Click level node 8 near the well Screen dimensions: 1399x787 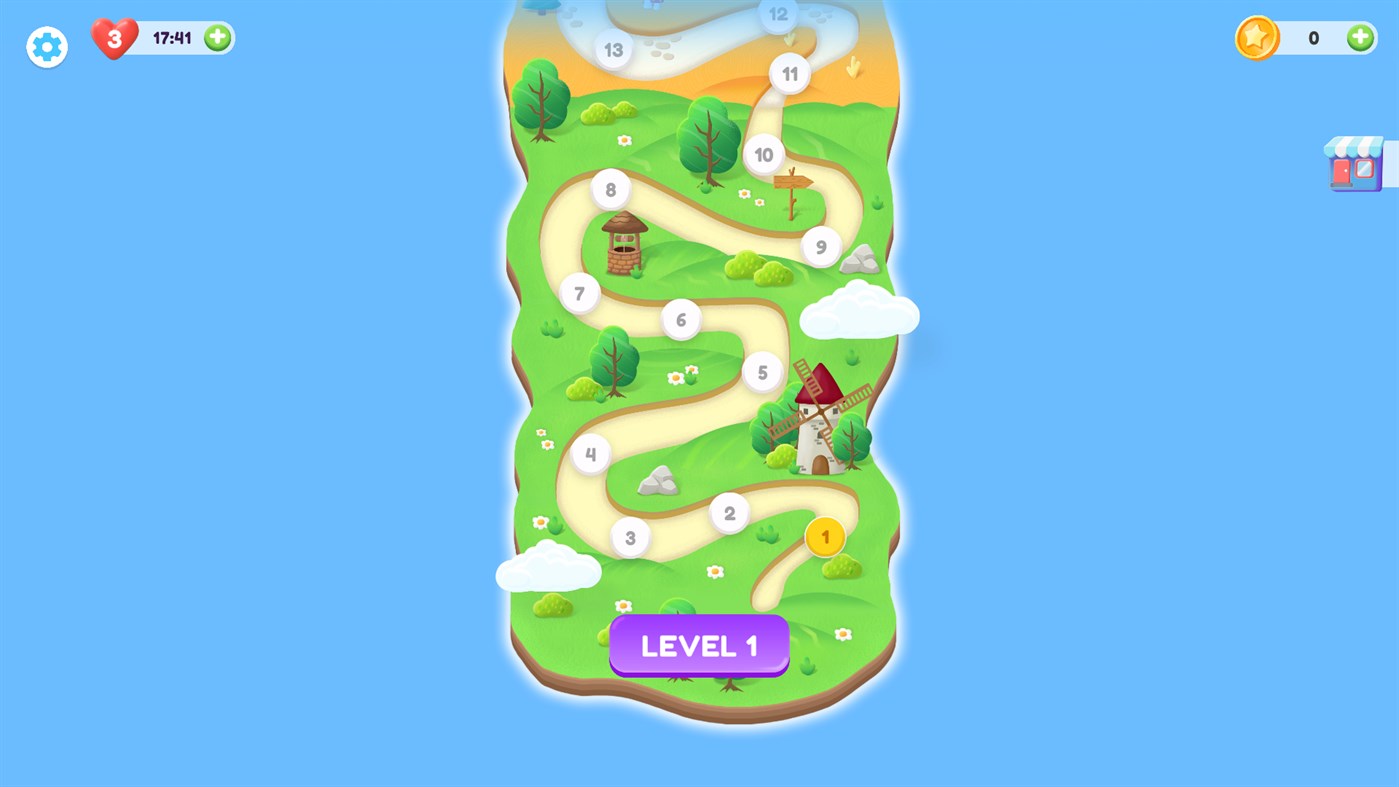coord(609,188)
